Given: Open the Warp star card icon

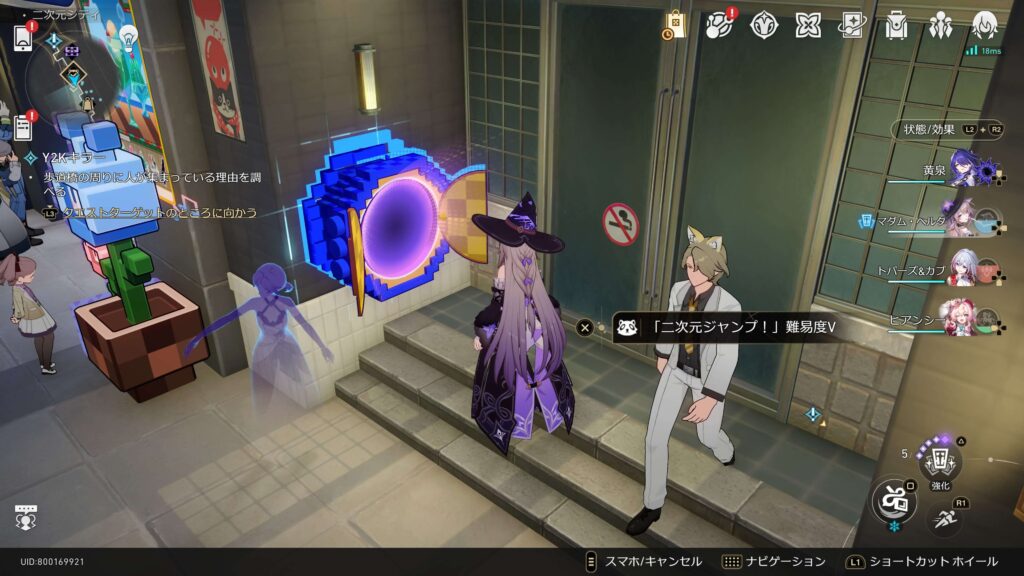Looking at the screenshot, I should pyautogui.click(x=852, y=25).
